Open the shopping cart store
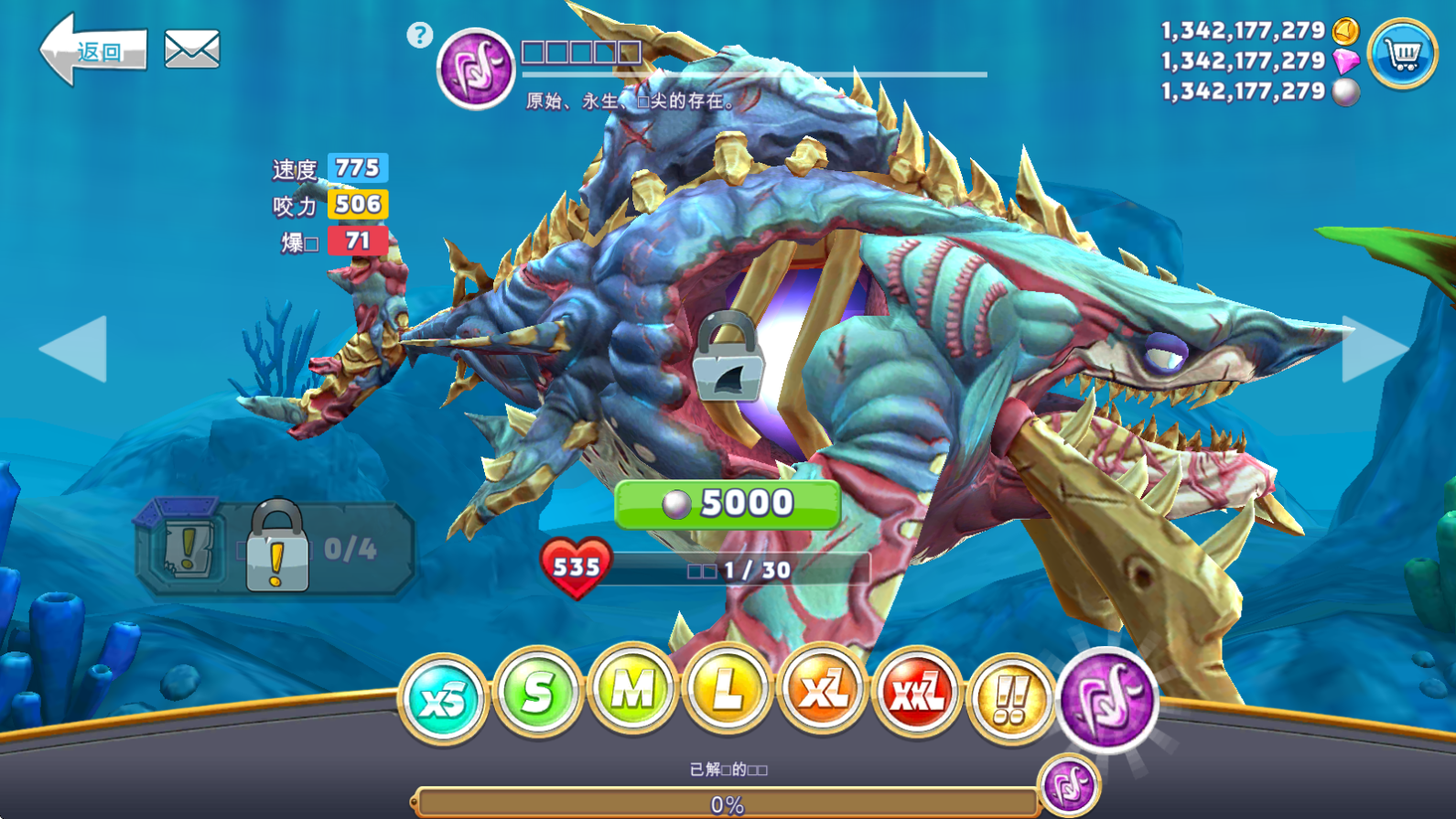This screenshot has width=1456, height=819. (1401, 54)
